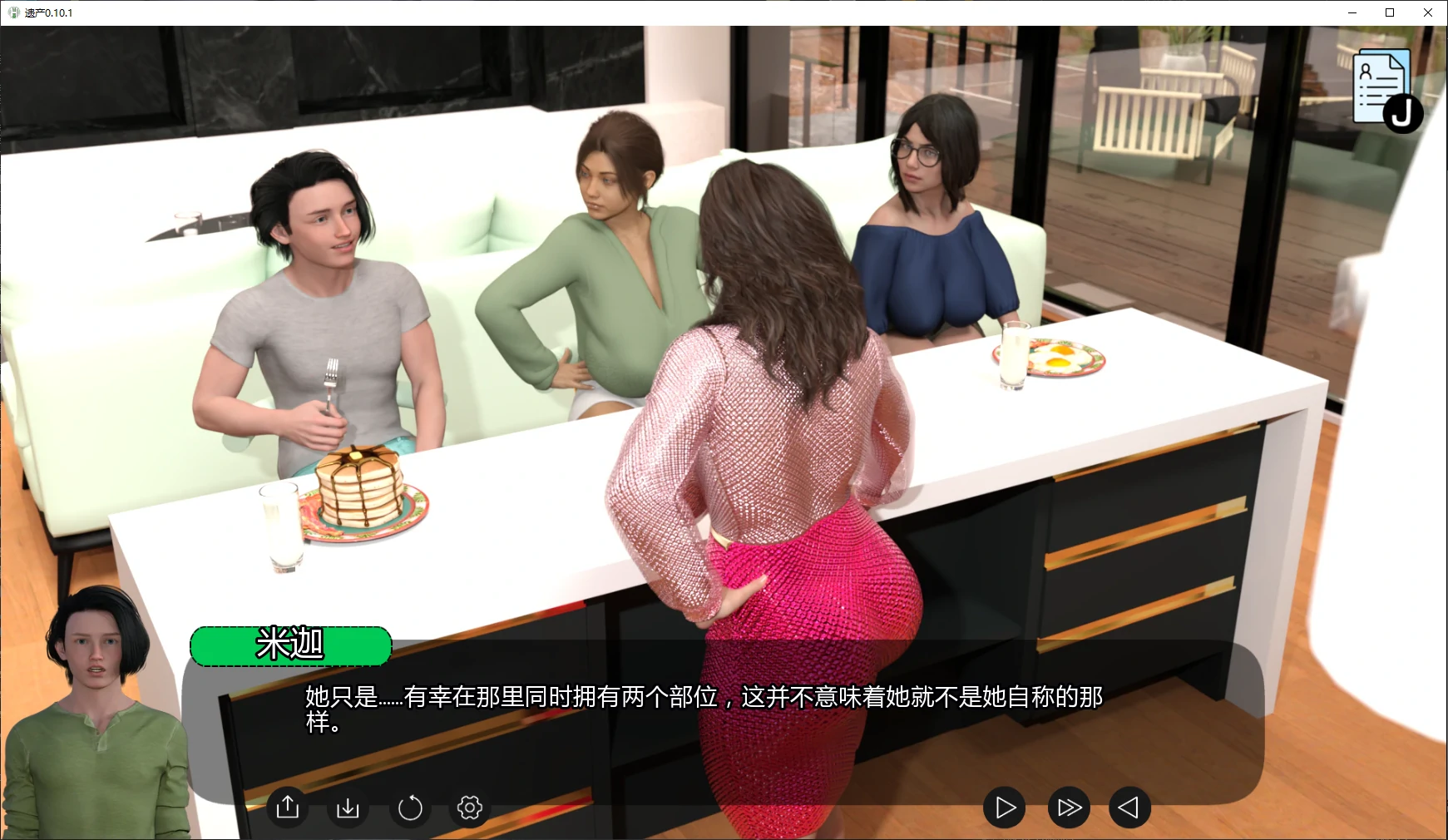Viewport: 1448px width, 840px height.
Task: Minimize the game window
Action: (x=1352, y=12)
